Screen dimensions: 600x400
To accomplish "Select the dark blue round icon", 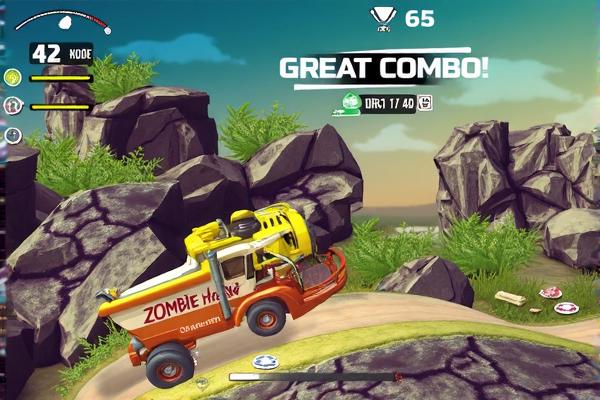I will tap(13, 135).
